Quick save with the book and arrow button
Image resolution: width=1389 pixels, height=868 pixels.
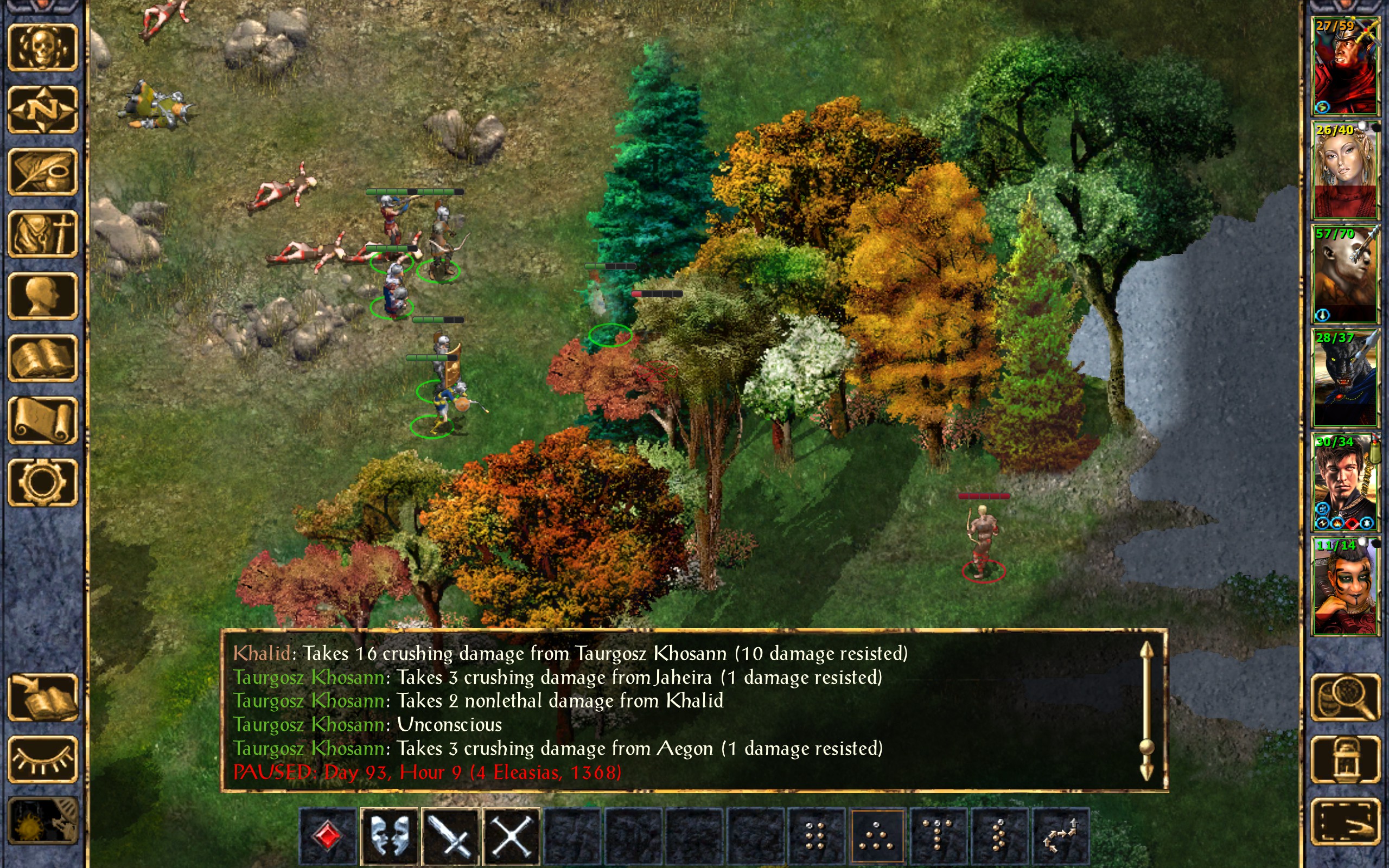42,697
